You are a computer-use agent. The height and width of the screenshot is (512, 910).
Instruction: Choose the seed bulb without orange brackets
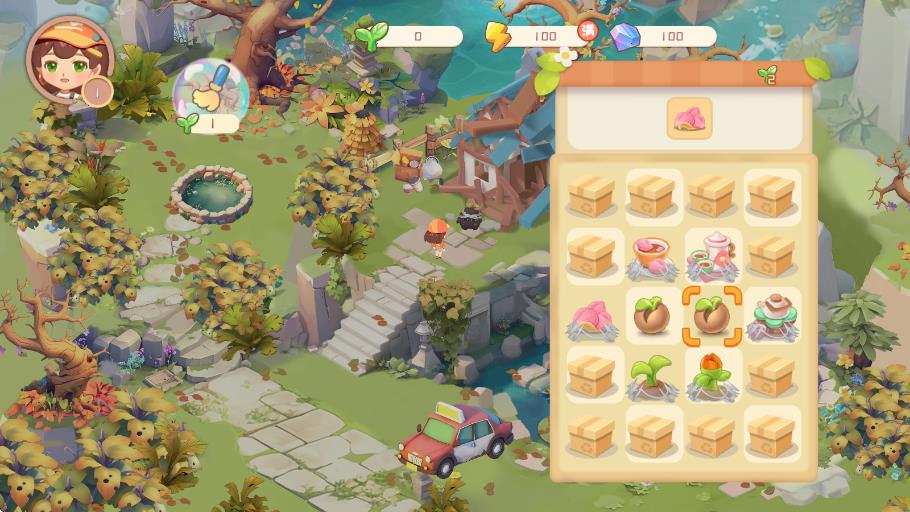click(x=651, y=314)
